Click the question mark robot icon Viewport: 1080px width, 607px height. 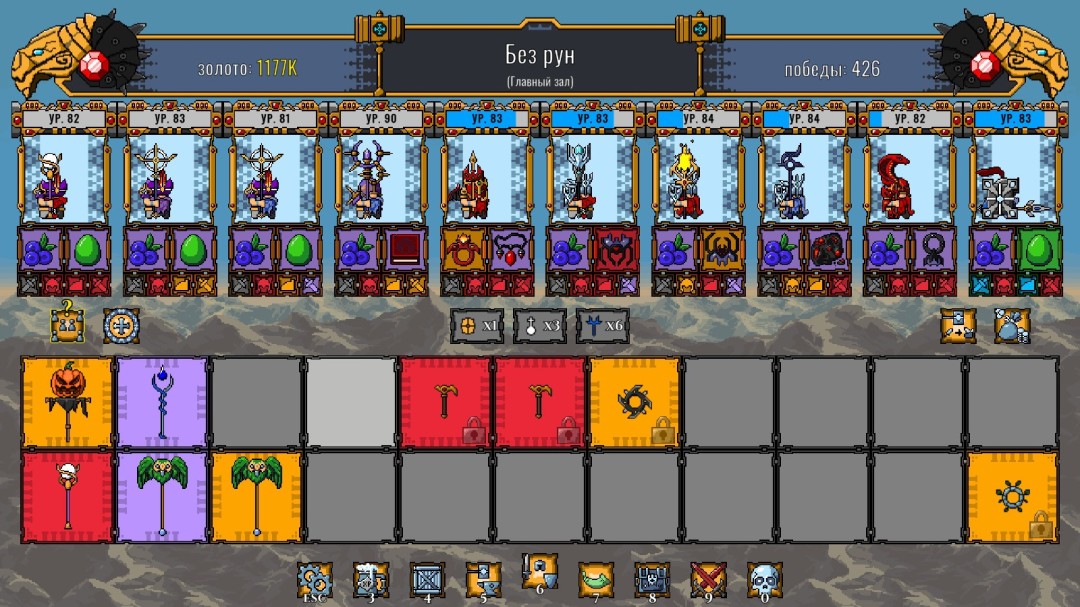pyautogui.click(x=68, y=324)
